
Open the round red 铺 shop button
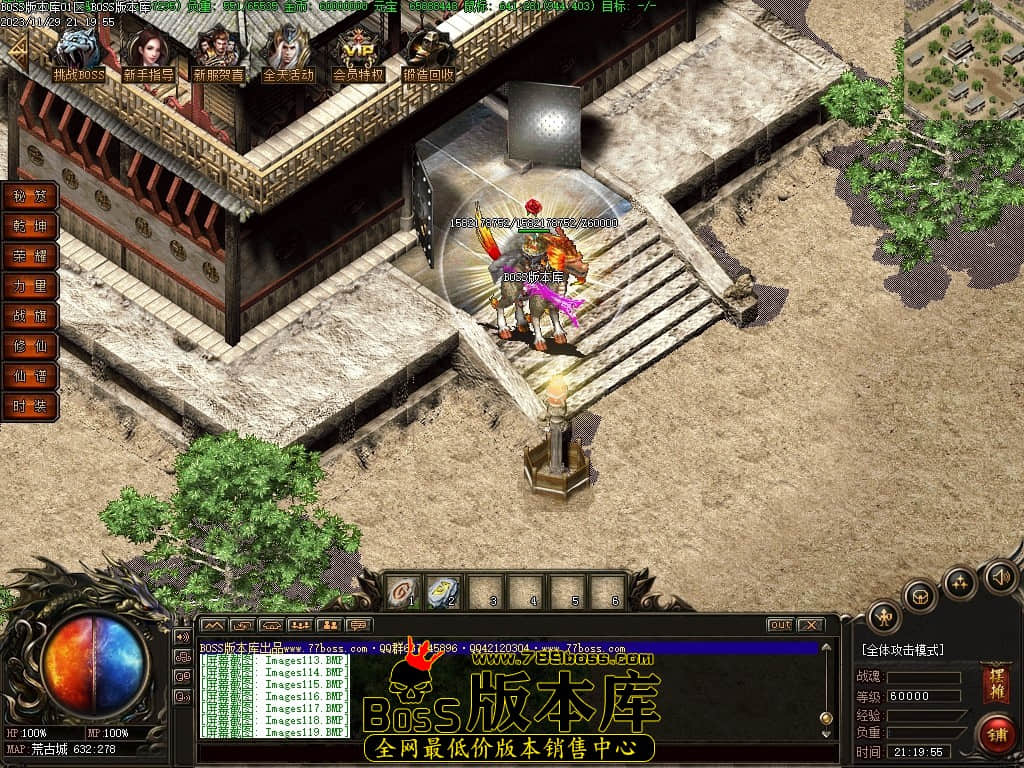996,733
